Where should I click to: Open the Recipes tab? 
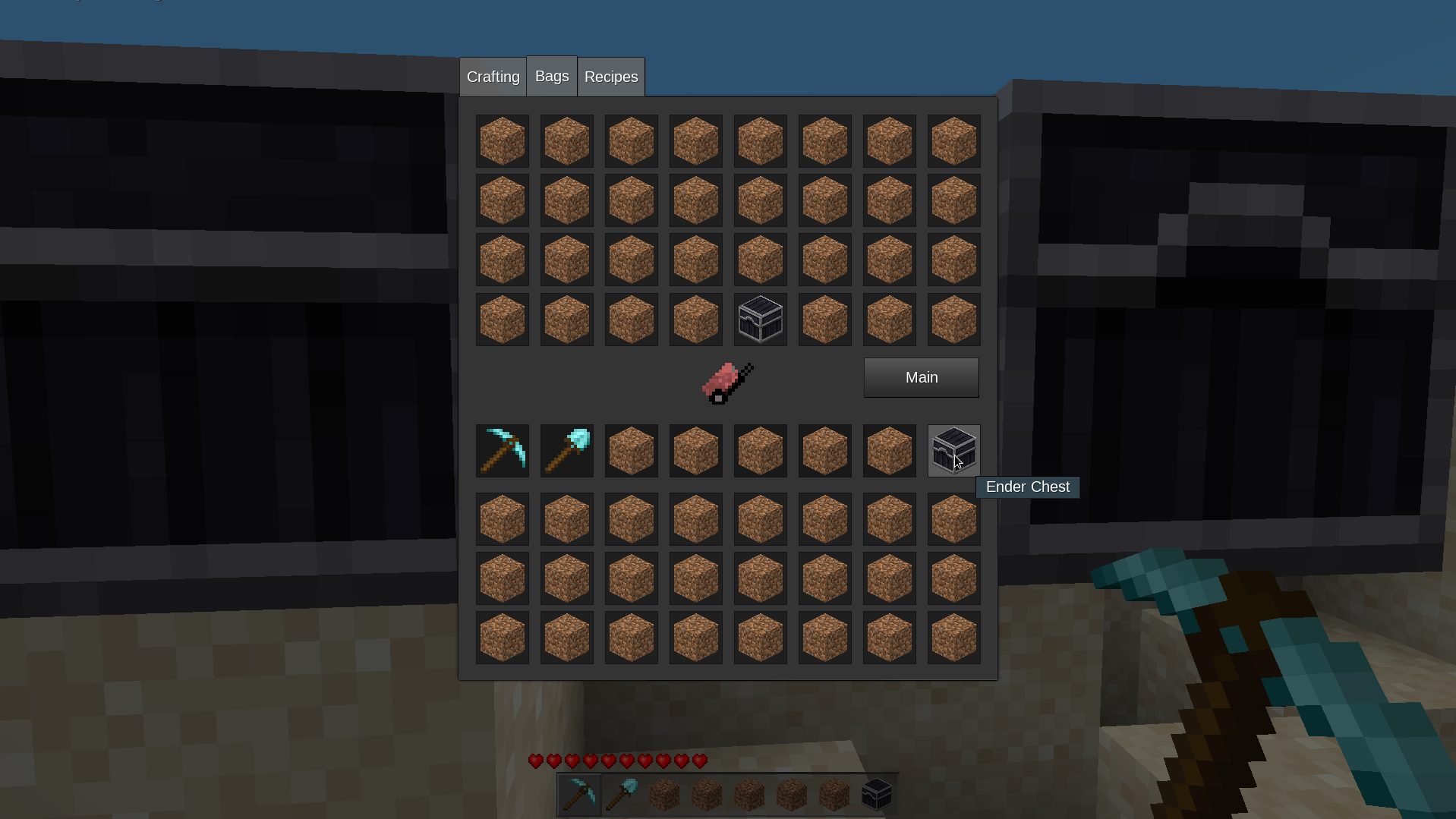click(611, 77)
